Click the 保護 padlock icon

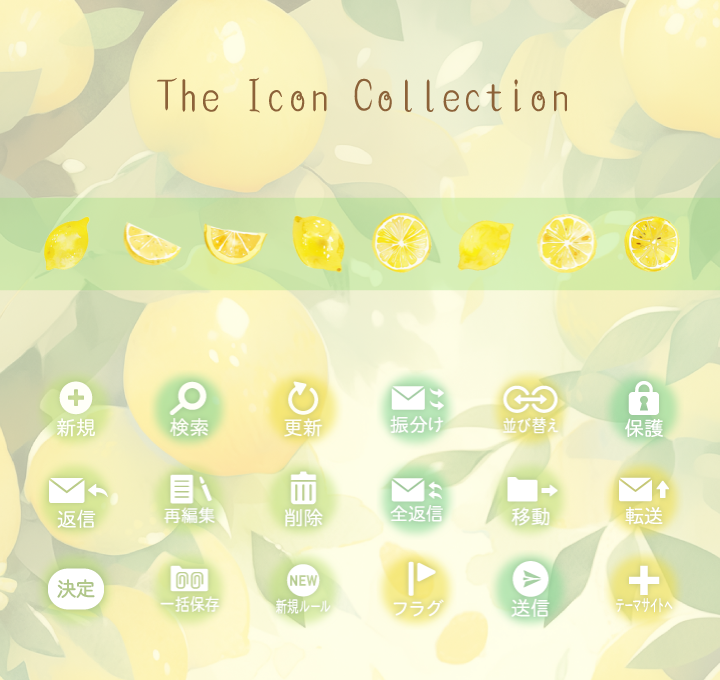point(644,410)
